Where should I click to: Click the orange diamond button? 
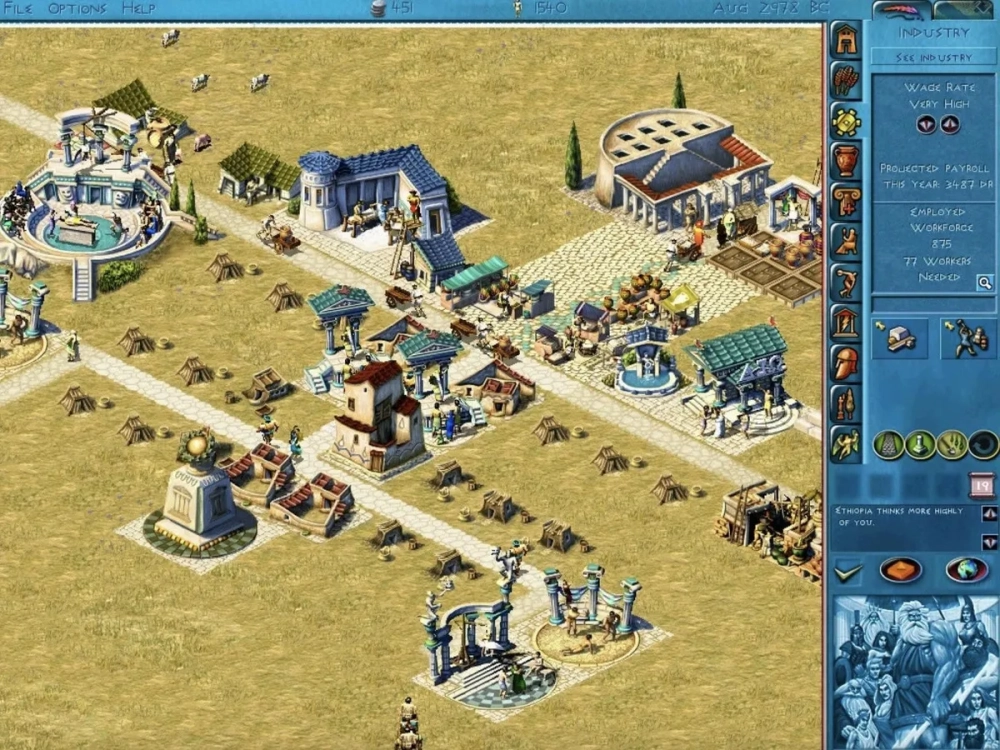coord(900,570)
